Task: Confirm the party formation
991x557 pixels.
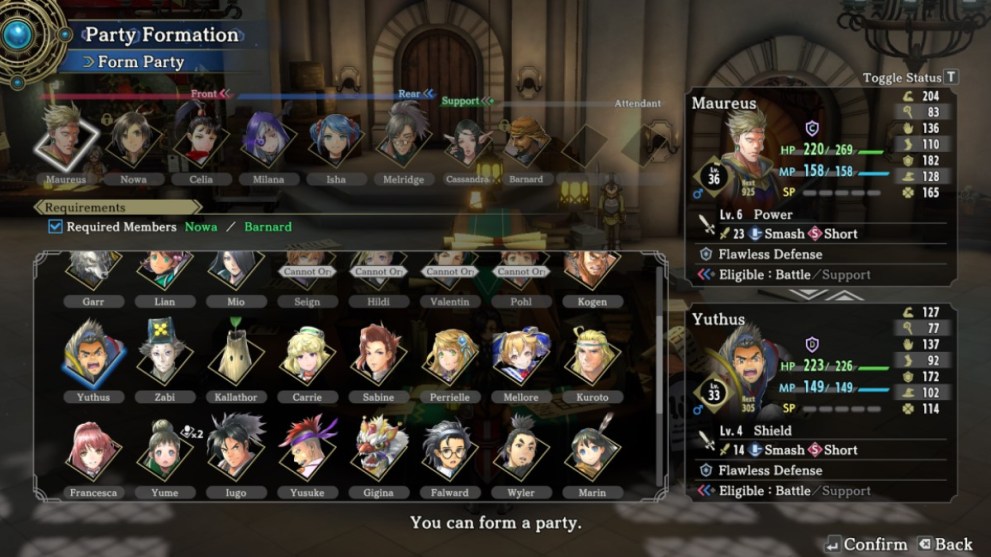Action: pos(866,545)
